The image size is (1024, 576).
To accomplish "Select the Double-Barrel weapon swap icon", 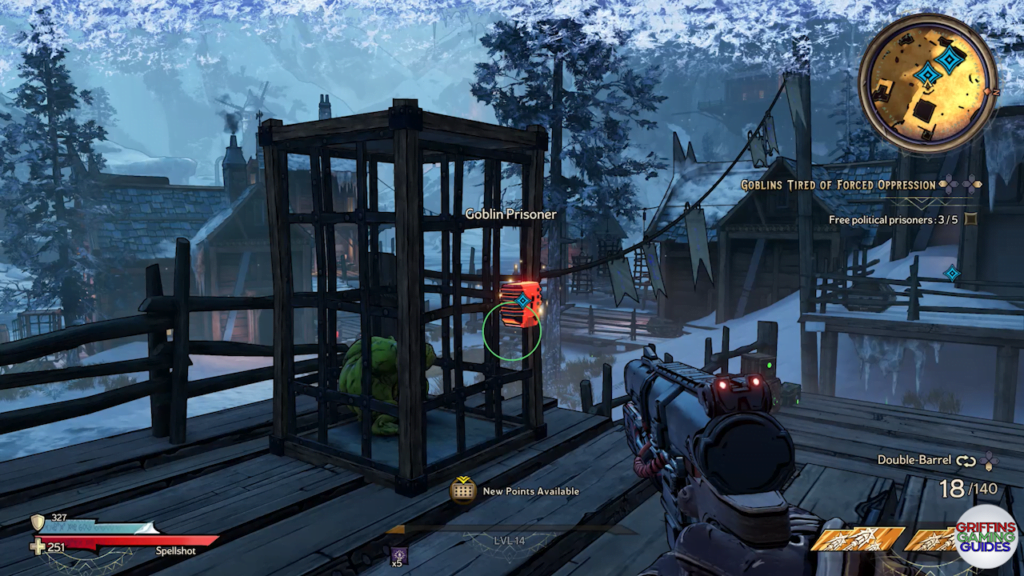I will tap(965, 461).
